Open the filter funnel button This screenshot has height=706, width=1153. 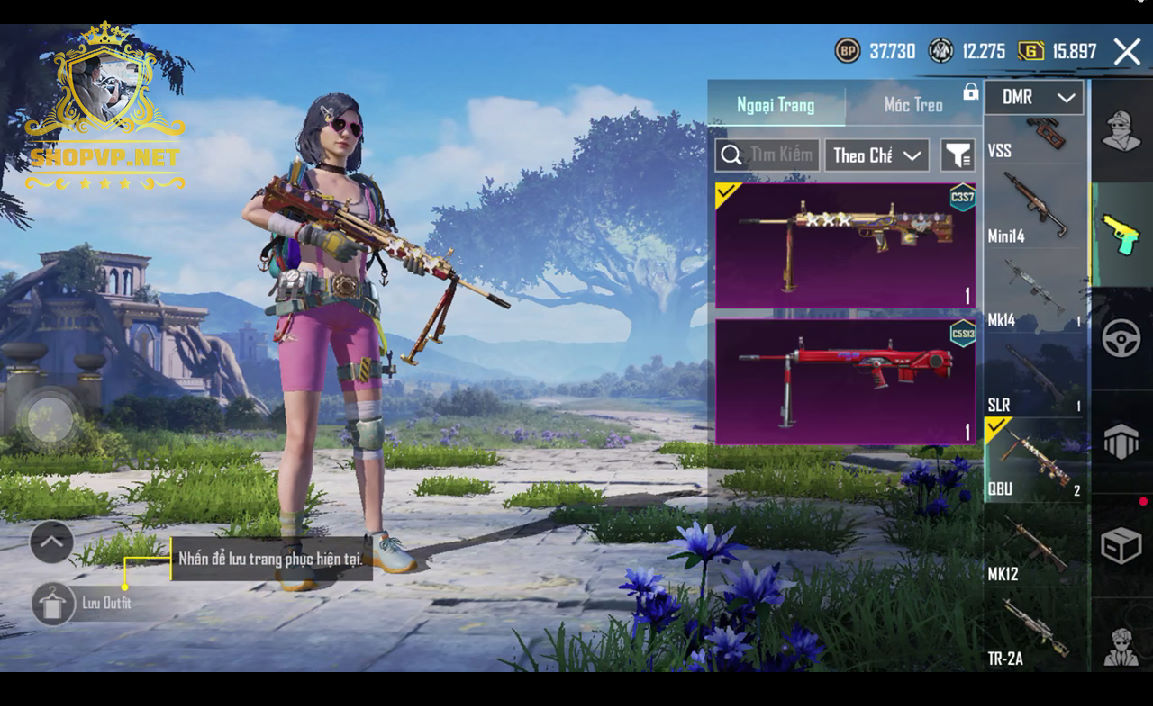[958, 155]
